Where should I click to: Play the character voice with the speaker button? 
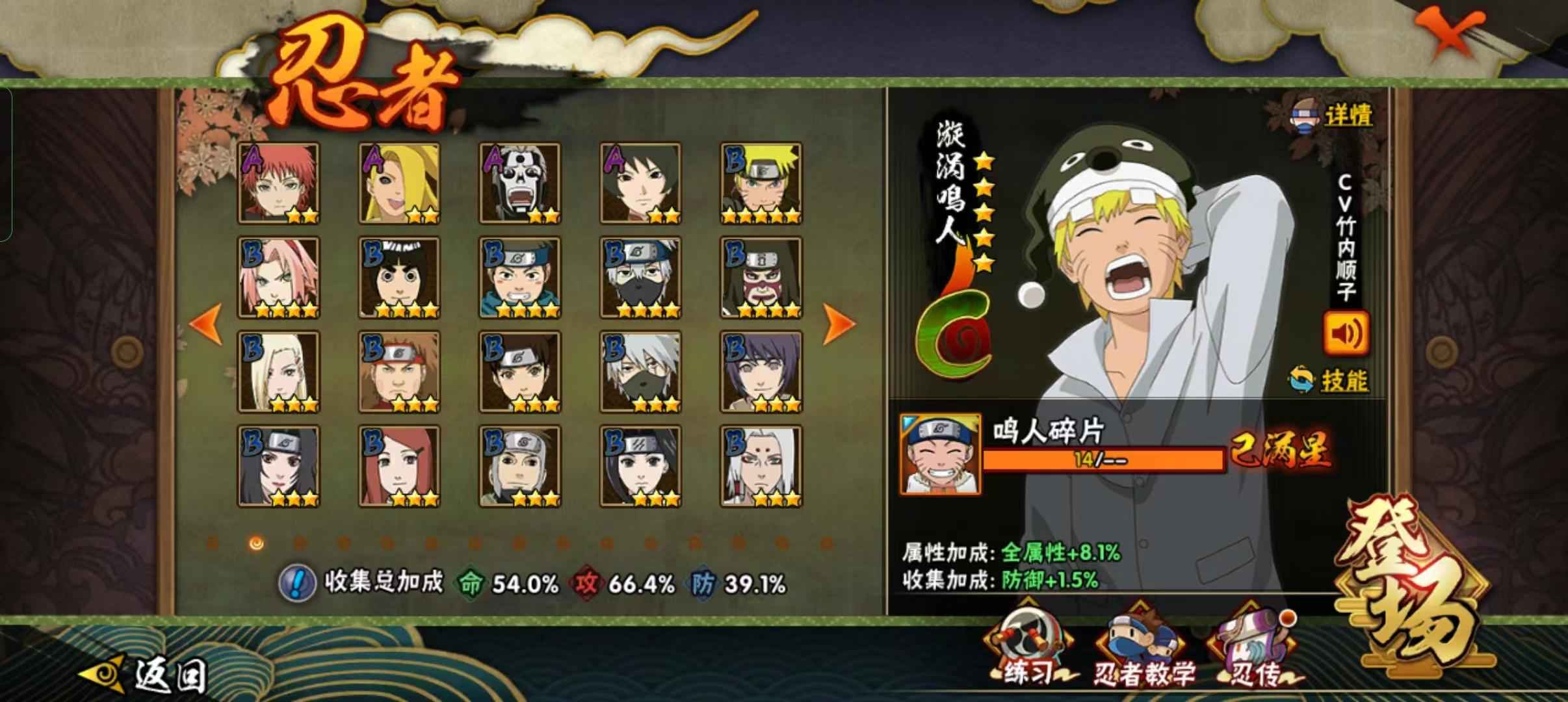(1346, 333)
